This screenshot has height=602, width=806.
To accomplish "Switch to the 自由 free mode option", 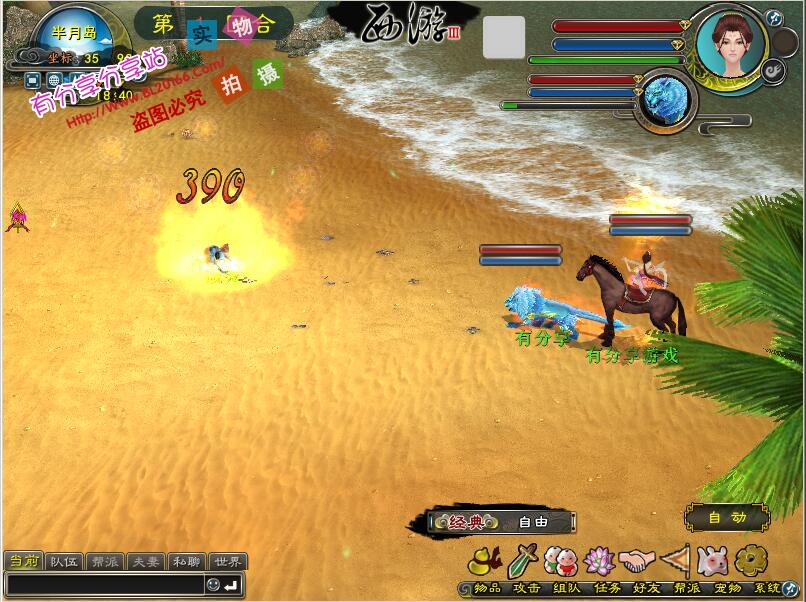I will point(534,521).
